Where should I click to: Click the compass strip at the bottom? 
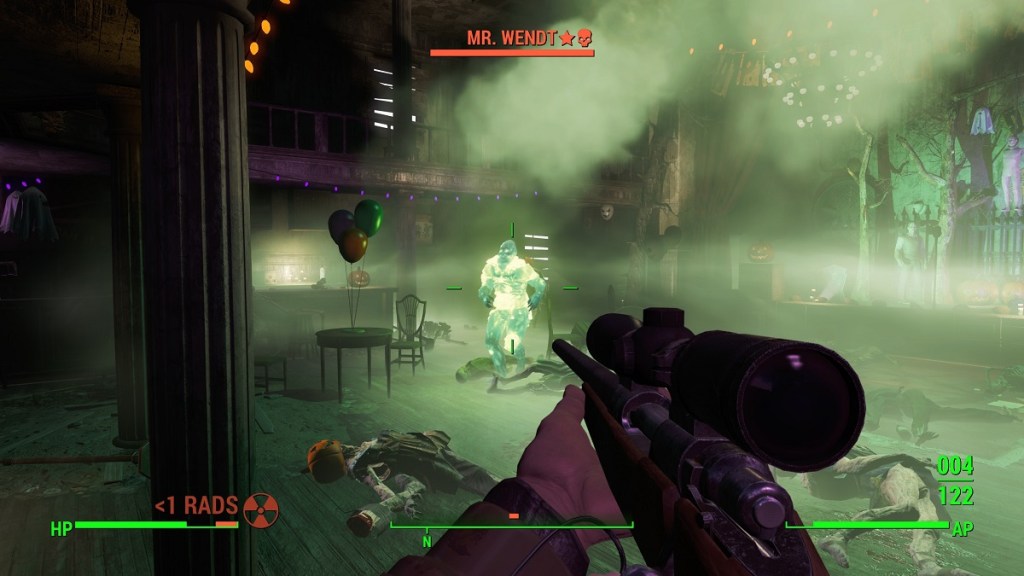pyautogui.click(x=511, y=525)
